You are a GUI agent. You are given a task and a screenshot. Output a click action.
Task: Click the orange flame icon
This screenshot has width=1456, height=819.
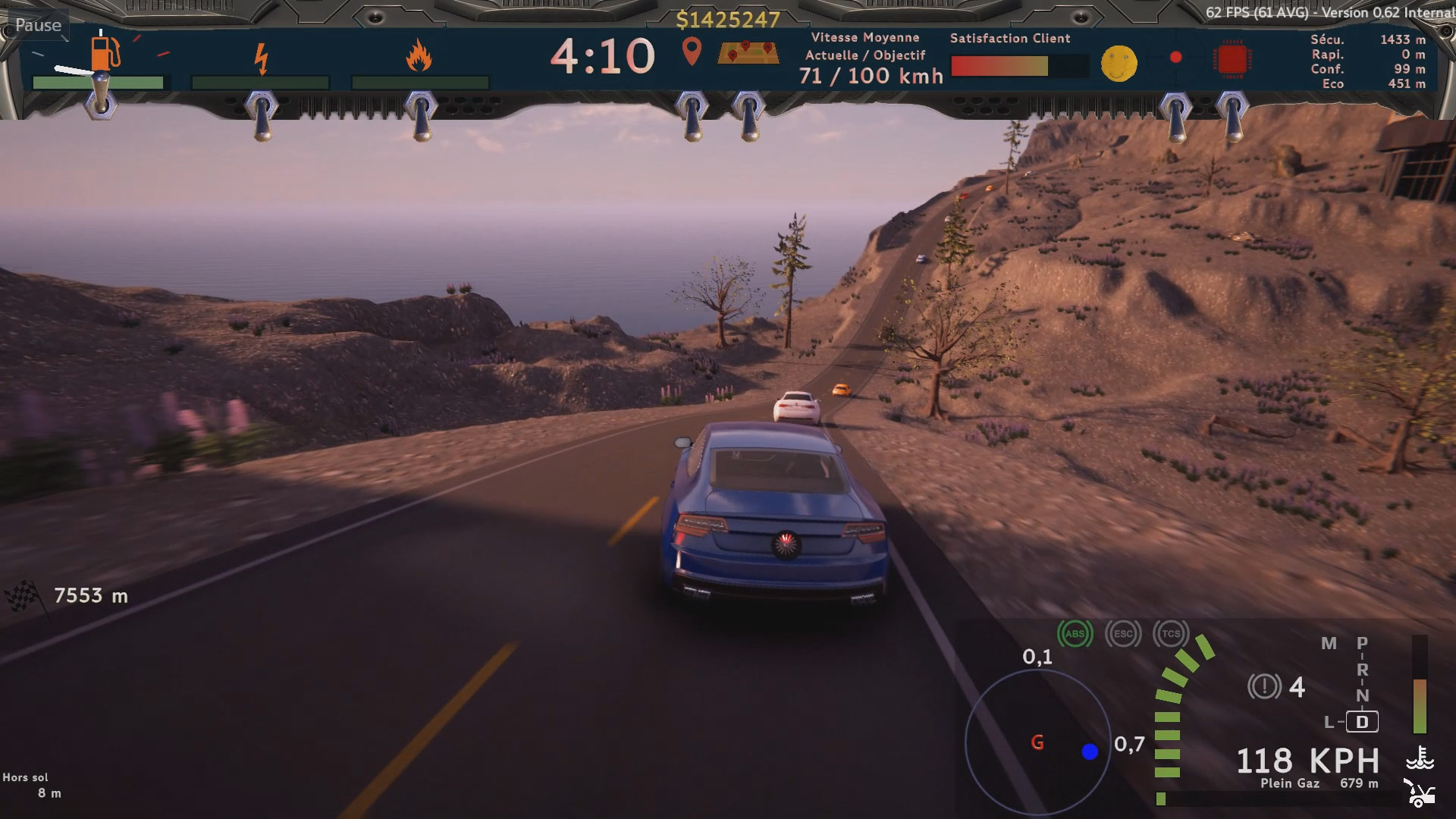(x=419, y=56)
